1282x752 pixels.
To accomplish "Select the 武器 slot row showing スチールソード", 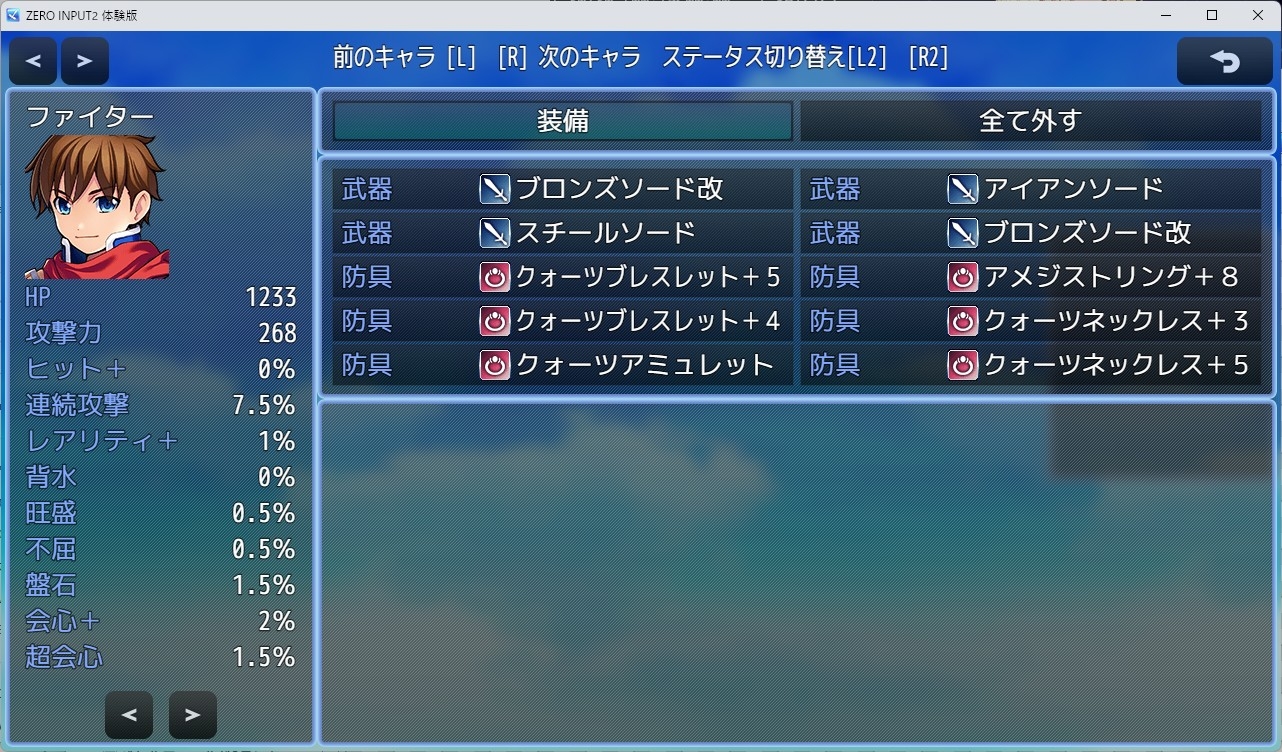I will click(x=560, y=232).
